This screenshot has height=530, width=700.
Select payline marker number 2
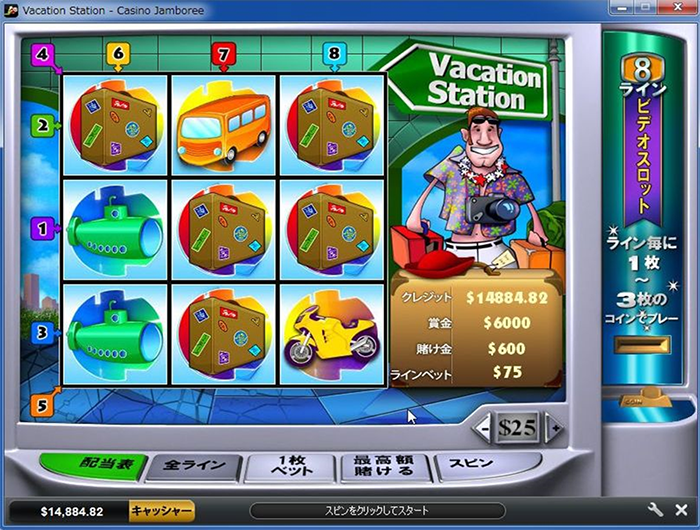click(x=42, y=126)
